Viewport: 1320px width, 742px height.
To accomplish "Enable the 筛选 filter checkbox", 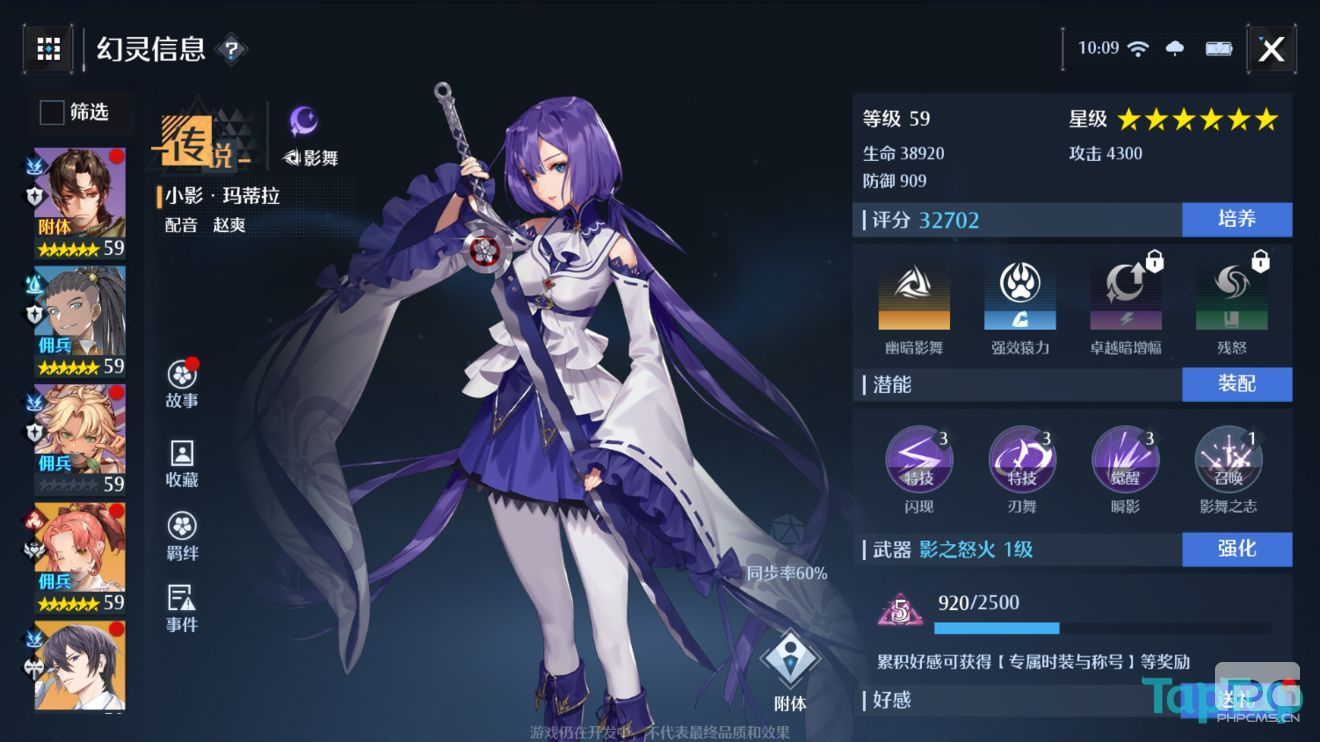I will coord(51,113).
